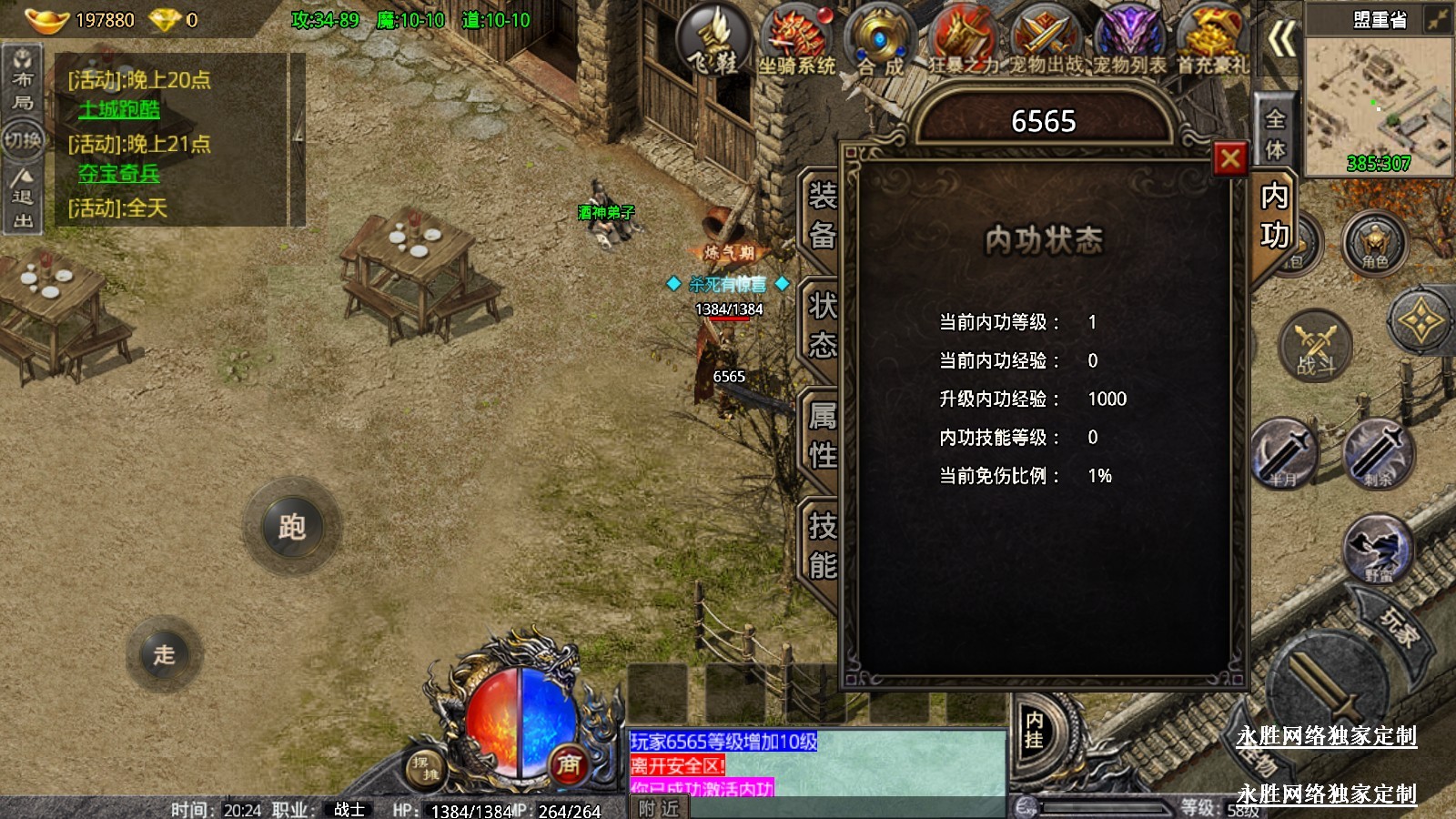Collapse the top icon bar arrow
Screen dimensions: 1456x819
coord(1281,39)
